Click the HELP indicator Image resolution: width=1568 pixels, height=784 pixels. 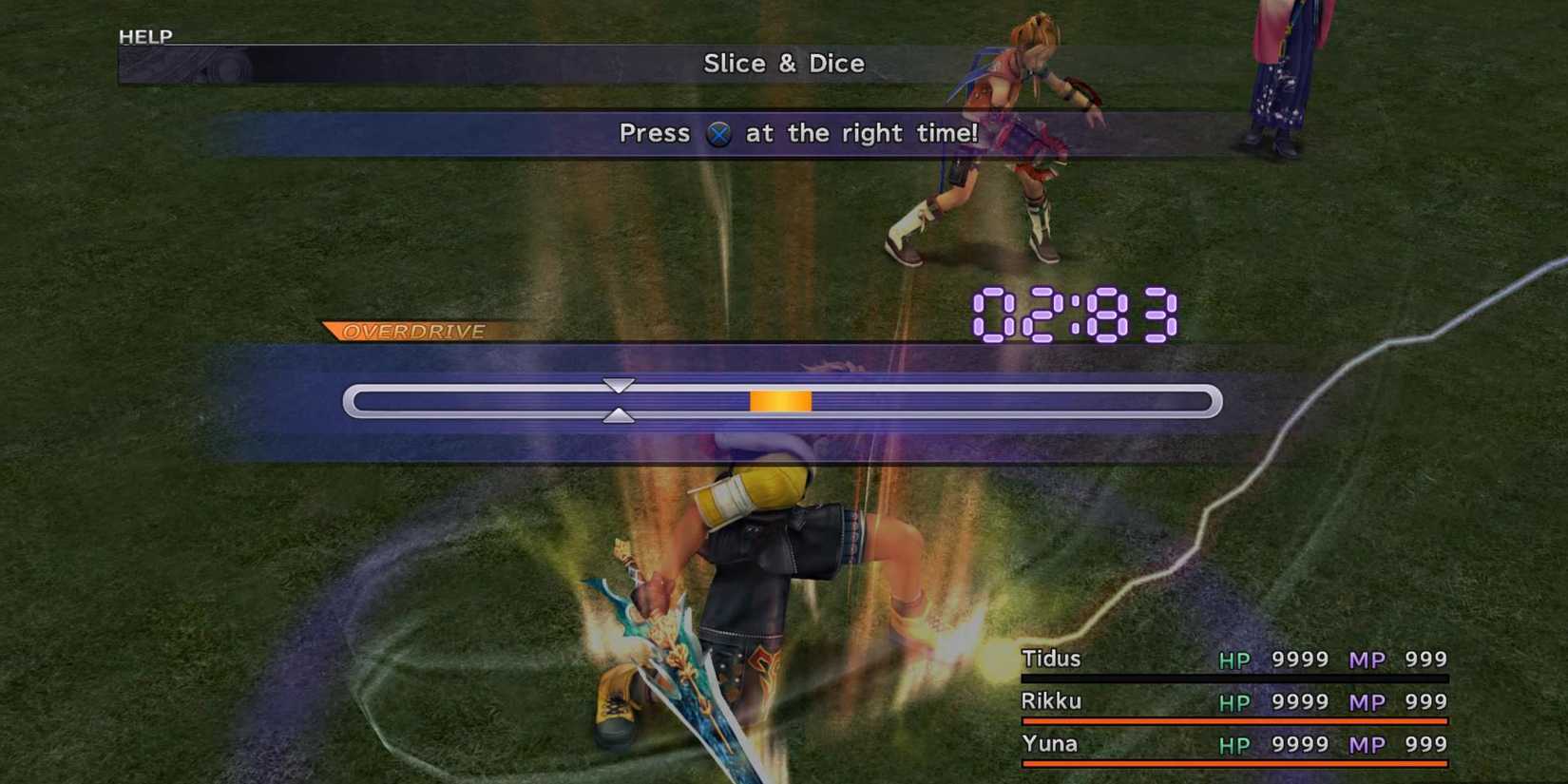pyautogui.click(x=144, y=36)
